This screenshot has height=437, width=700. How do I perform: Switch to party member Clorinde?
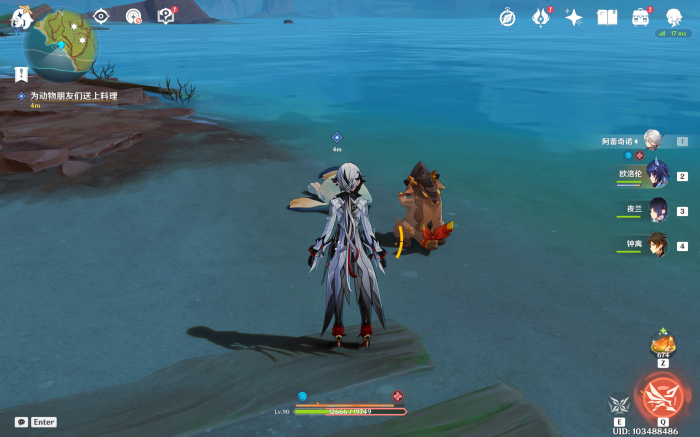657,175
